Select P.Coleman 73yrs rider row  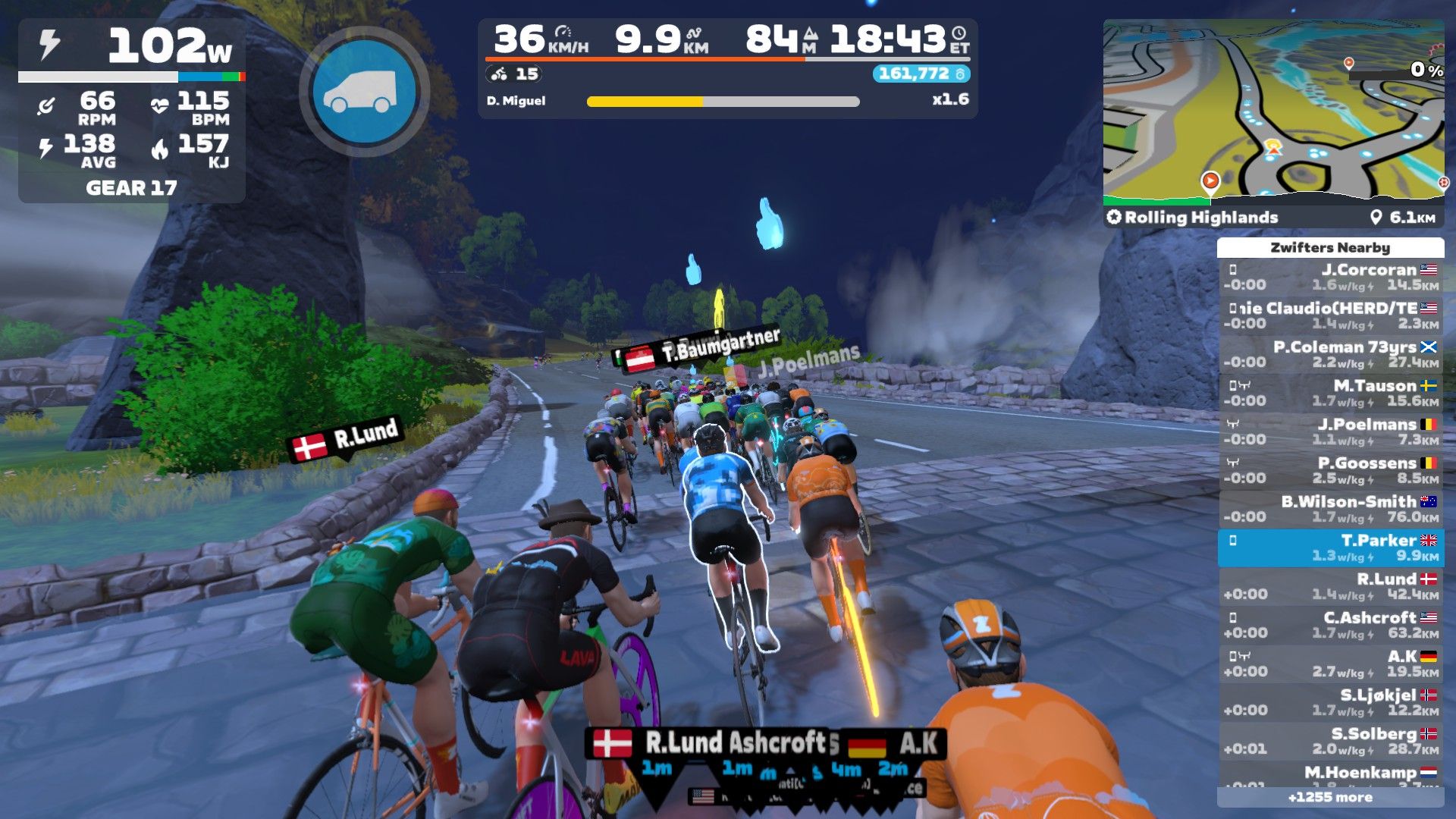click(x=1331, y=354)
